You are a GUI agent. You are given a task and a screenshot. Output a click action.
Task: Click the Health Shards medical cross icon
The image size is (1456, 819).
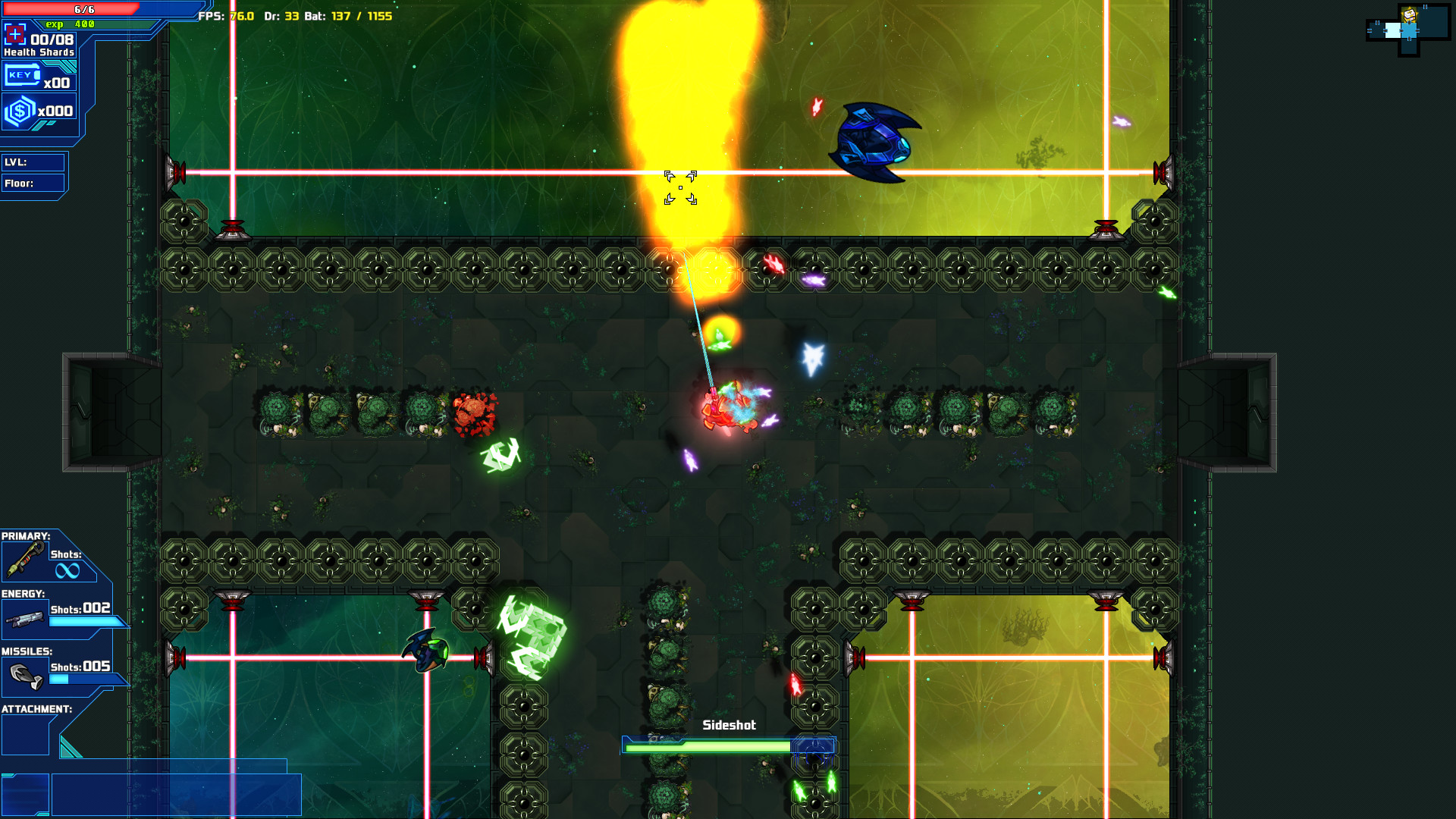tap(14, 33)
